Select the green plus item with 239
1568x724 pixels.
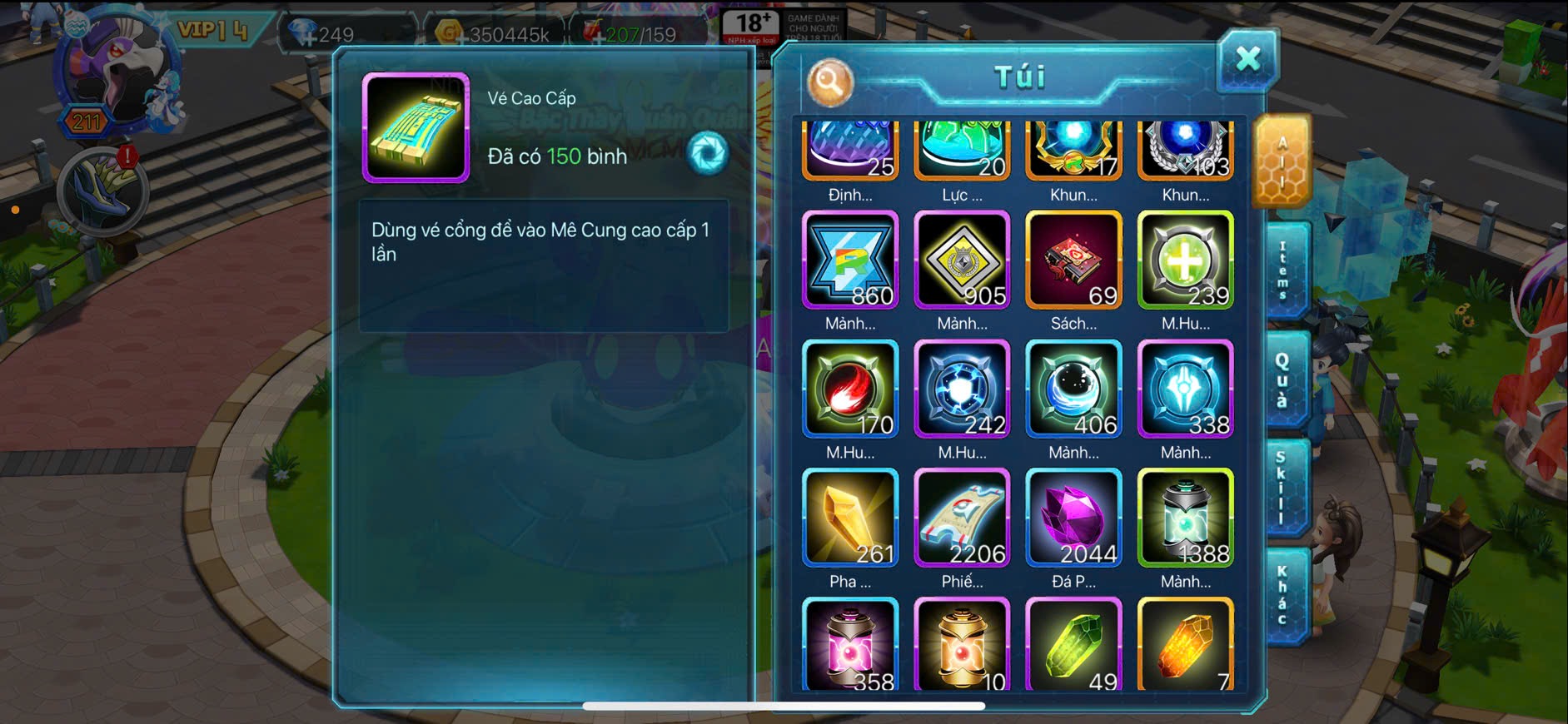point(1185,260)
